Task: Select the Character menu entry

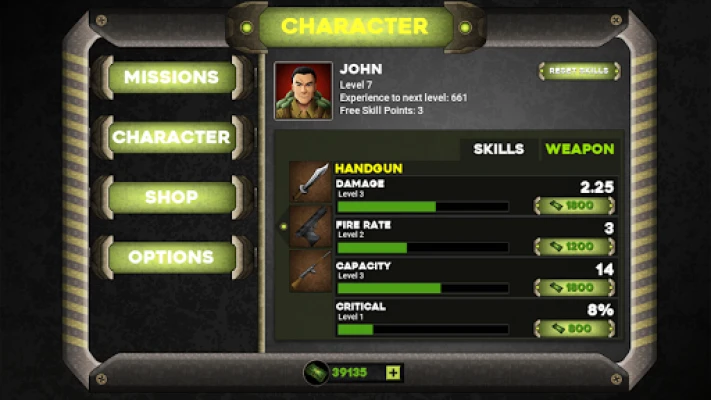Action: coord(171,137)
